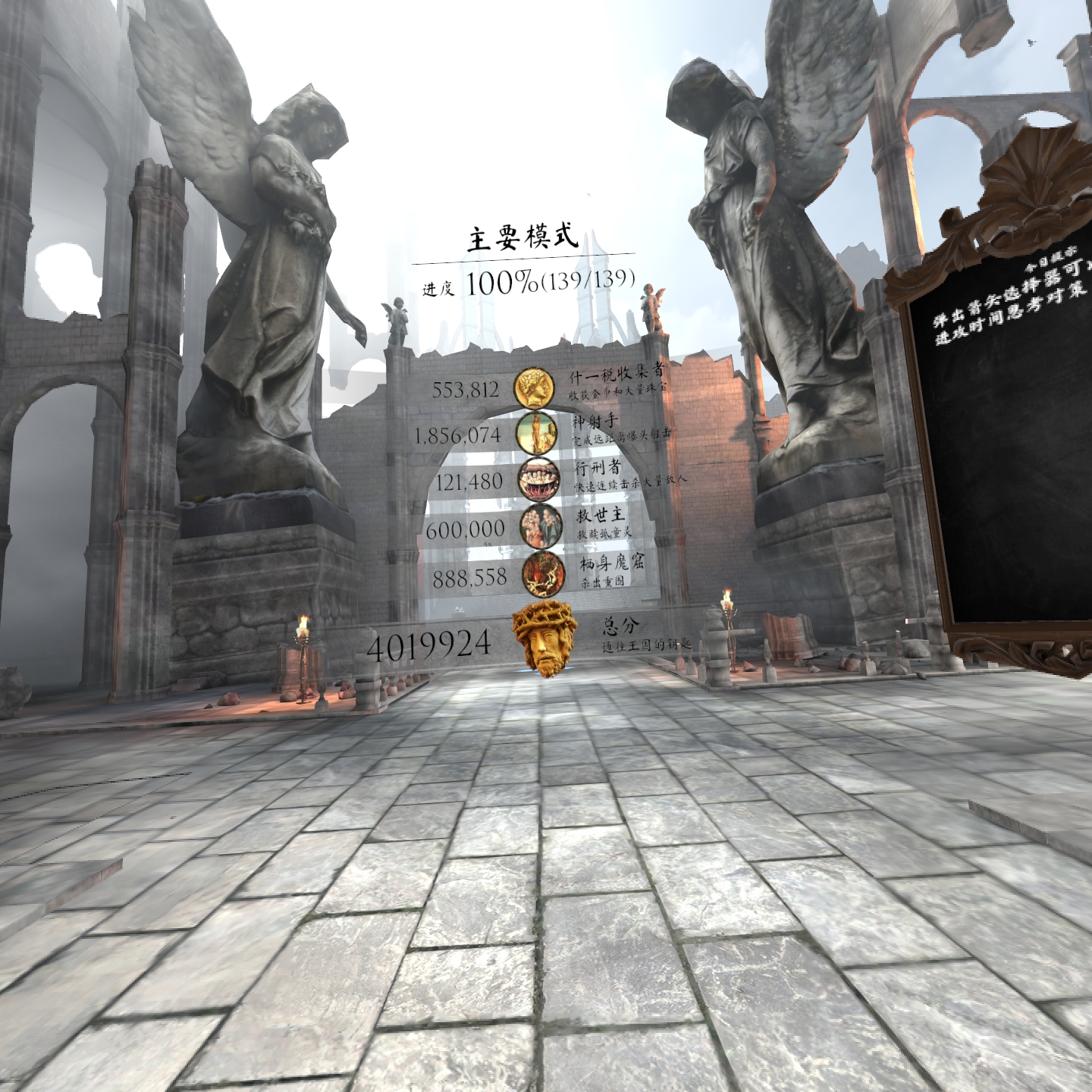The height and width of the screenshot is (1092, 1092).
Task: Open the 主要模式 mode header
Action: 522,237
